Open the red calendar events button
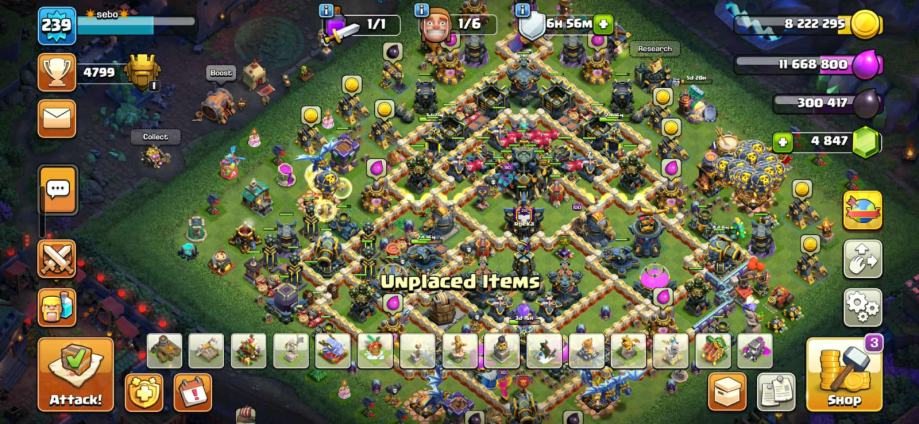919x424 pixels. [x=193, y=392]
